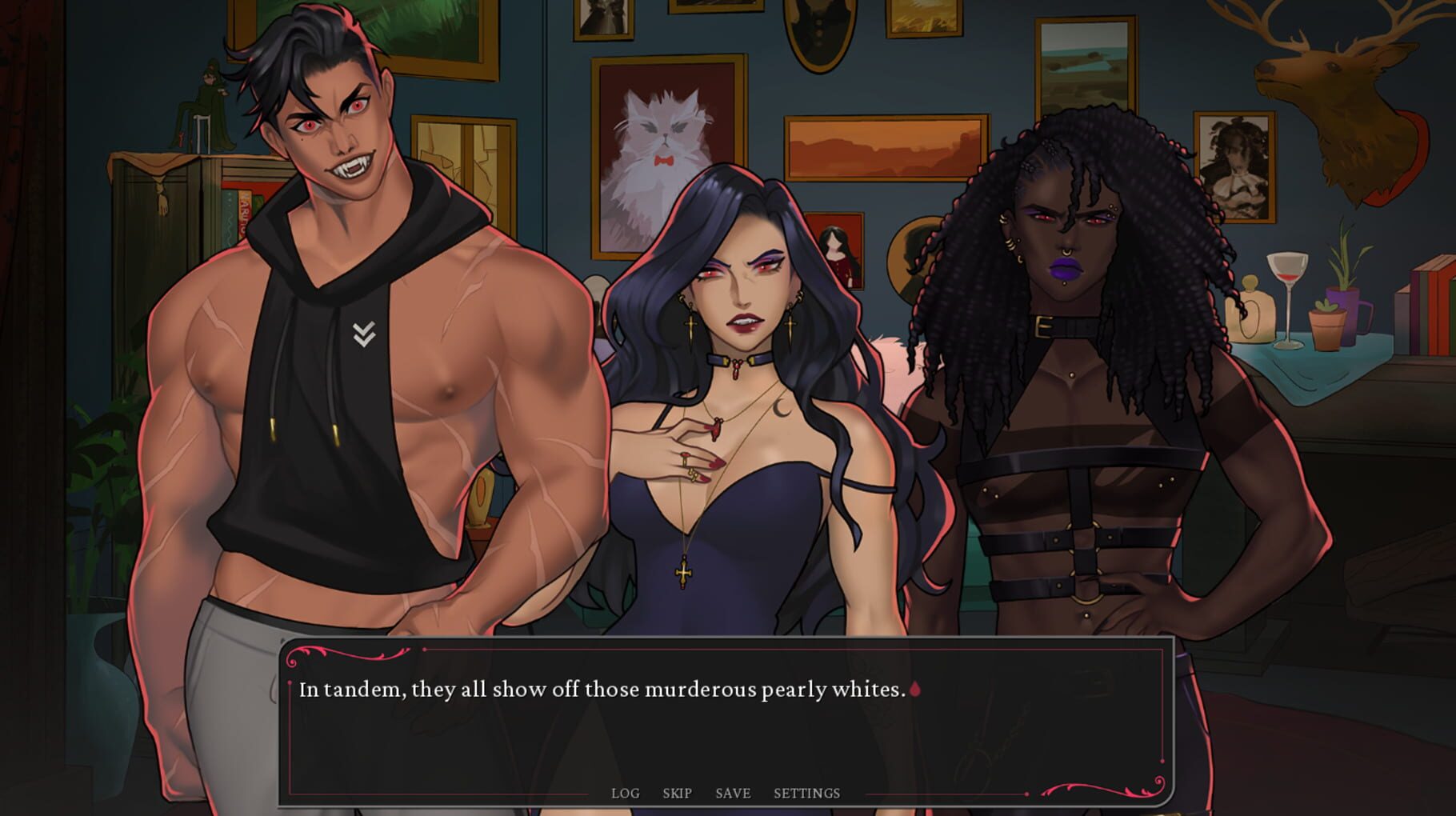Open the SETTINGS menu
The image size is (1456, 816).
[806, 793]
